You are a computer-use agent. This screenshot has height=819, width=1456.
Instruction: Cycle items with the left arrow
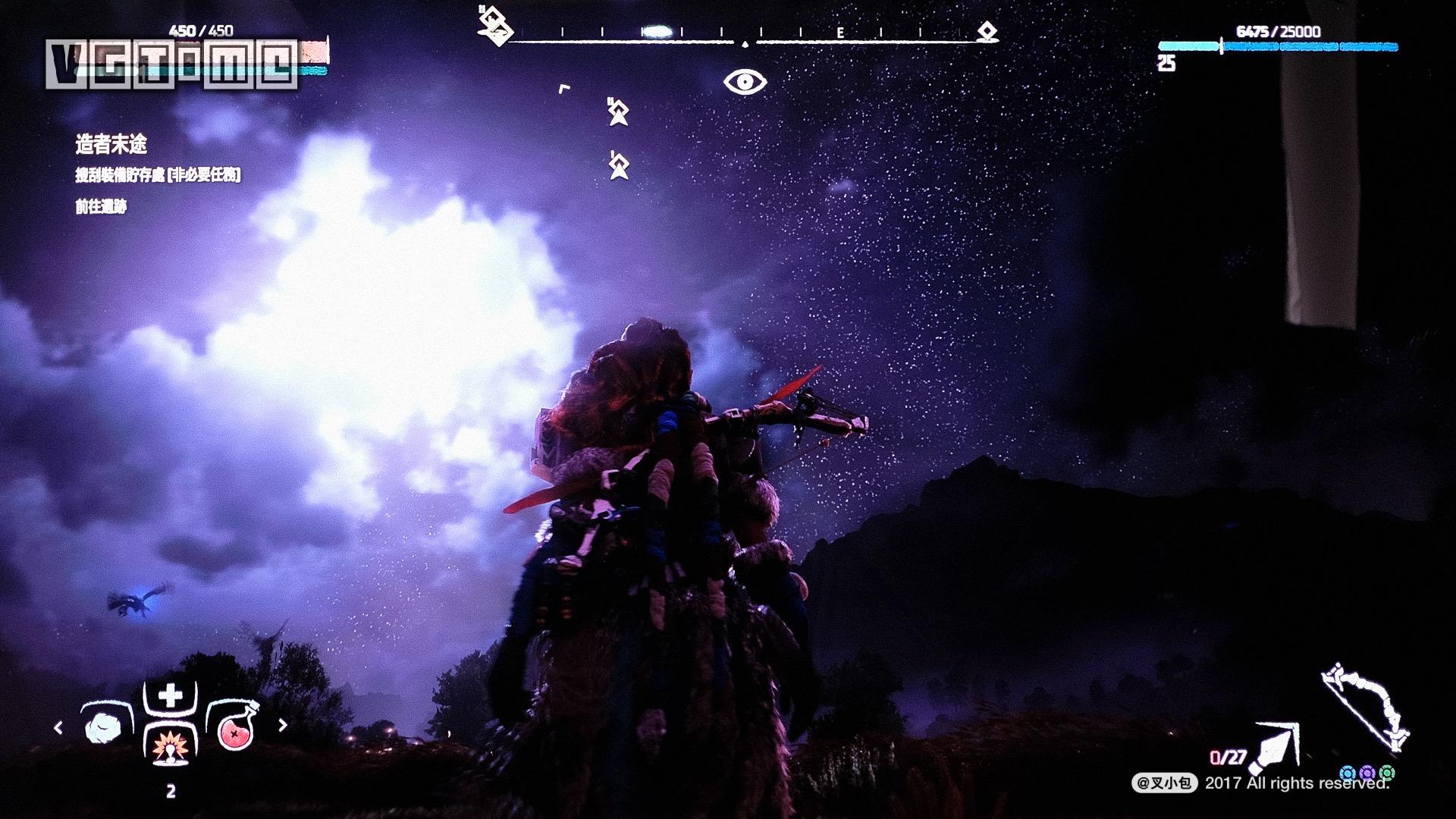(x=58, y=728)
